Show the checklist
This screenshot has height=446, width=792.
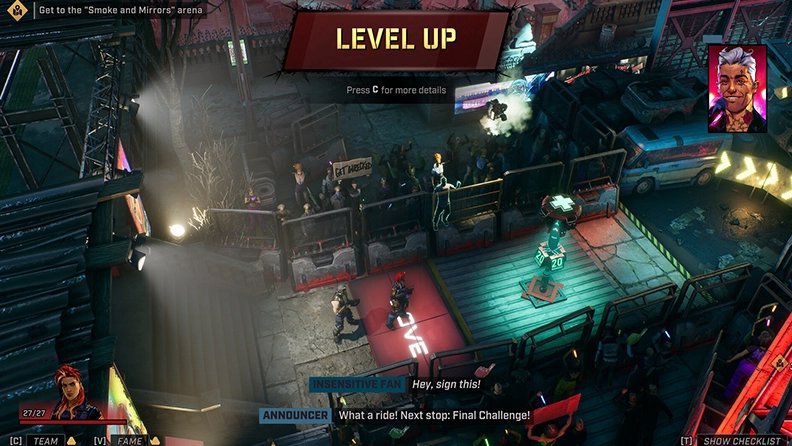pyautogui.click(x=742, y=440)
